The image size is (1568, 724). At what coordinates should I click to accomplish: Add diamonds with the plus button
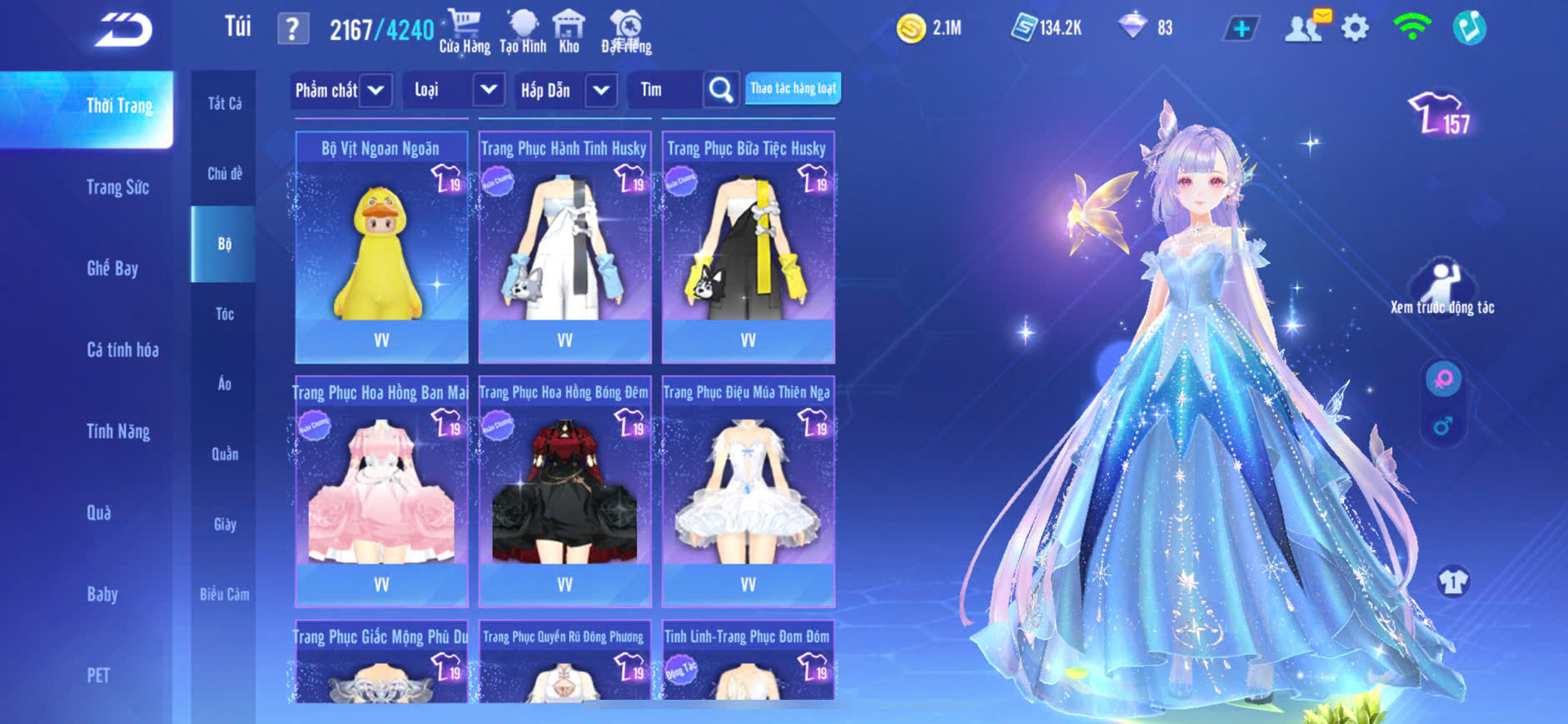point(1241,29)
